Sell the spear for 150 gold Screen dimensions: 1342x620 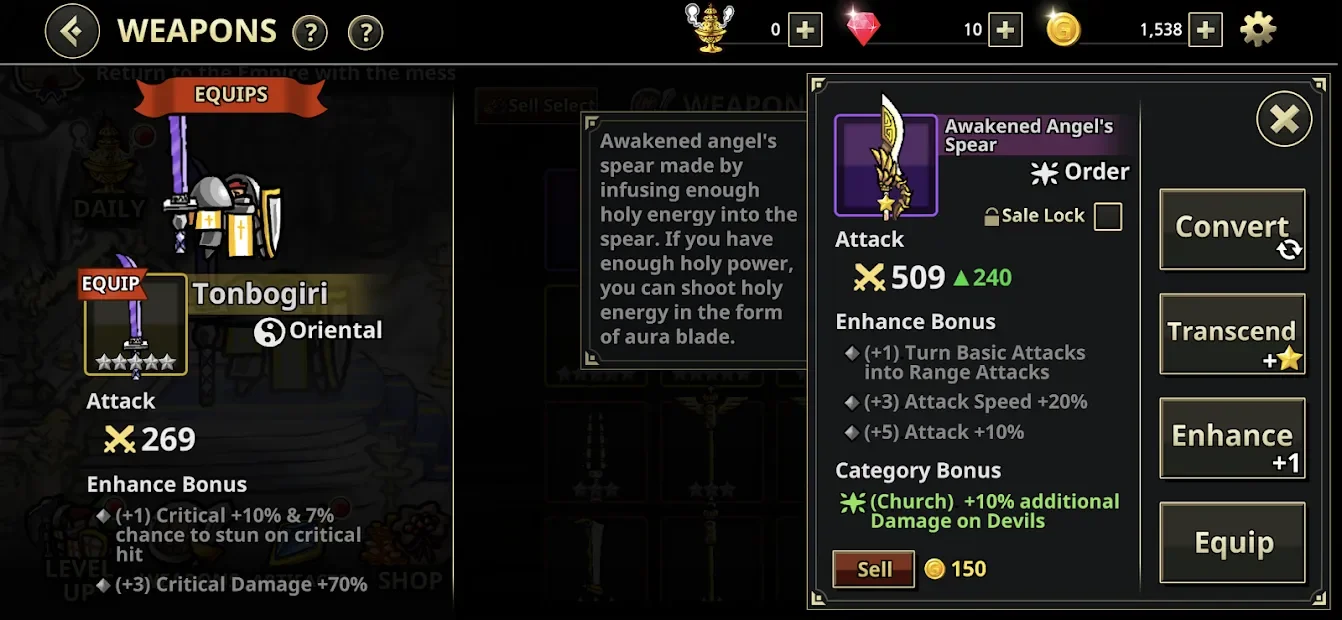(873, 569)
